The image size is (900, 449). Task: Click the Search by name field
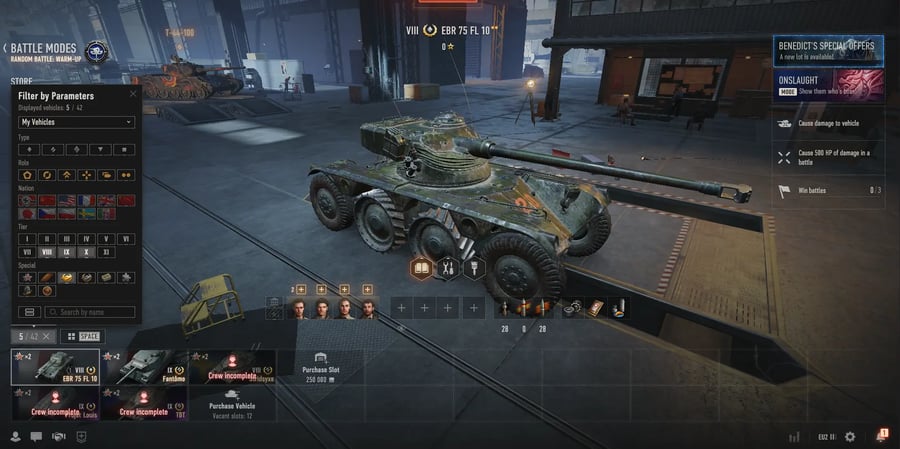coord(90,312)
